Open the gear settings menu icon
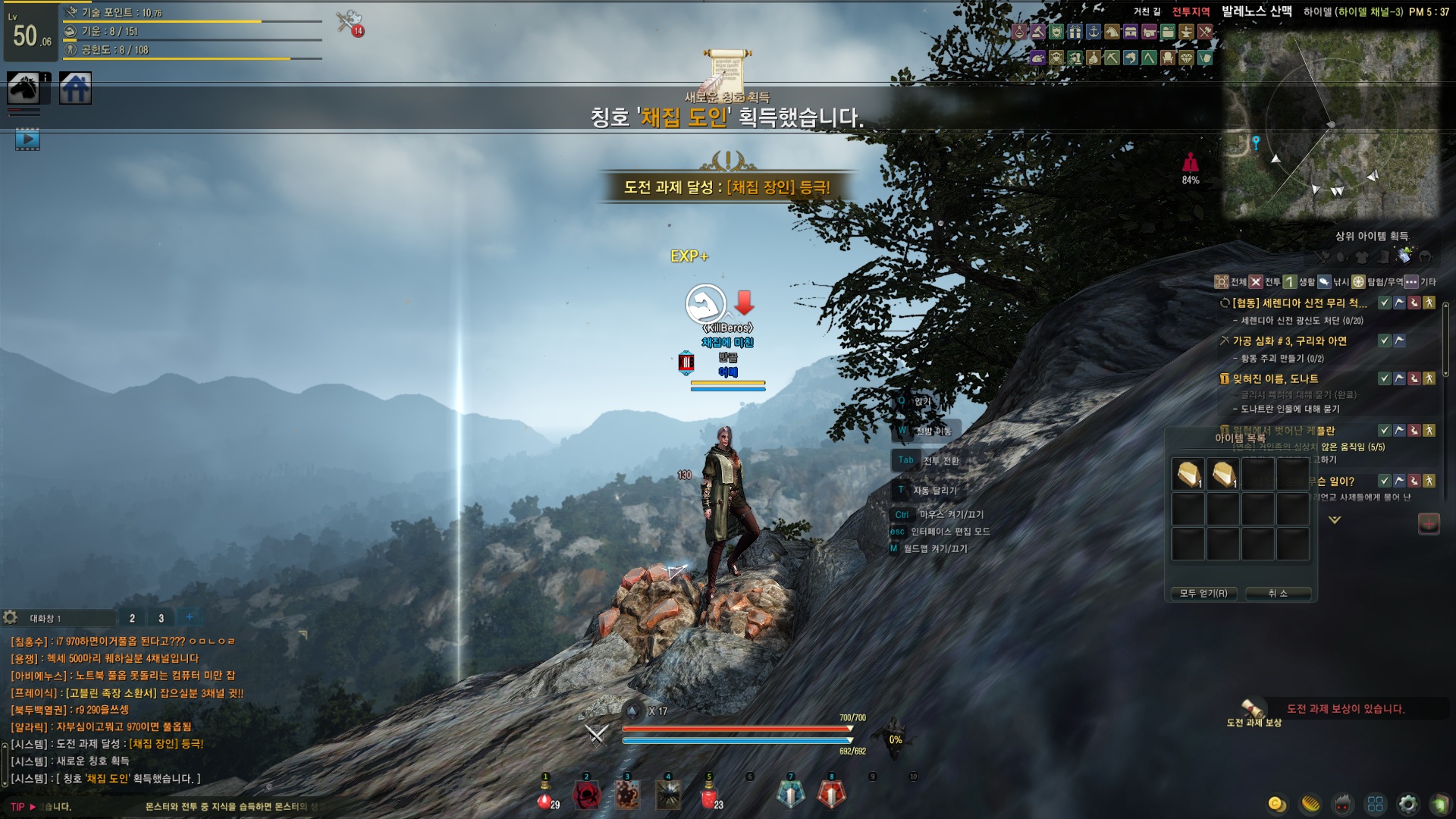The image size is (1456, 819). [x=1408, y=804]
